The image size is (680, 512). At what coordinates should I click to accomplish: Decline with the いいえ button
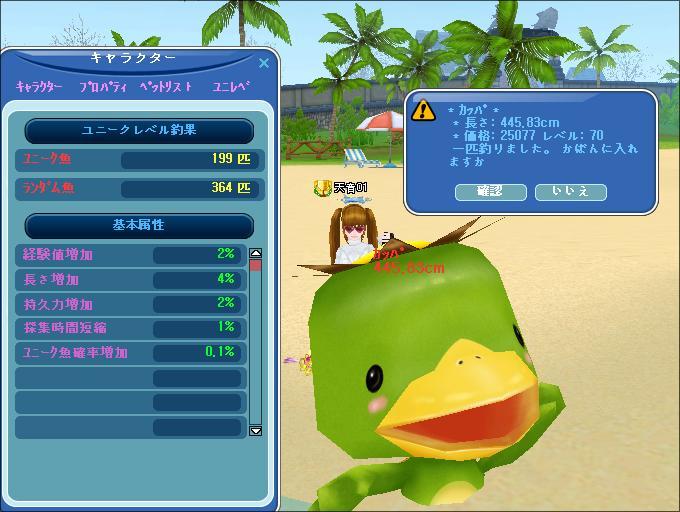pos(570,191)
